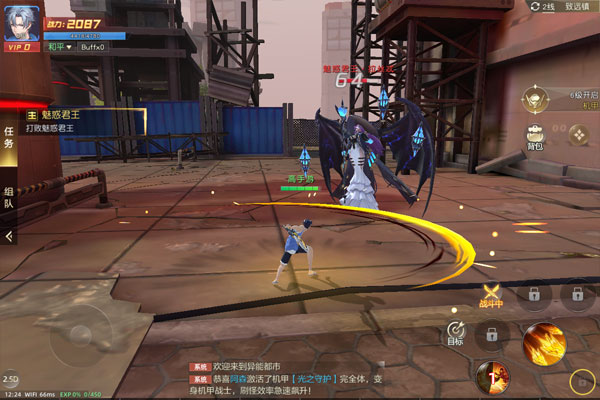Screen dimensions: 600x400
Task: Expand the diamond-shaped menu button
Action: click(578, 134)
